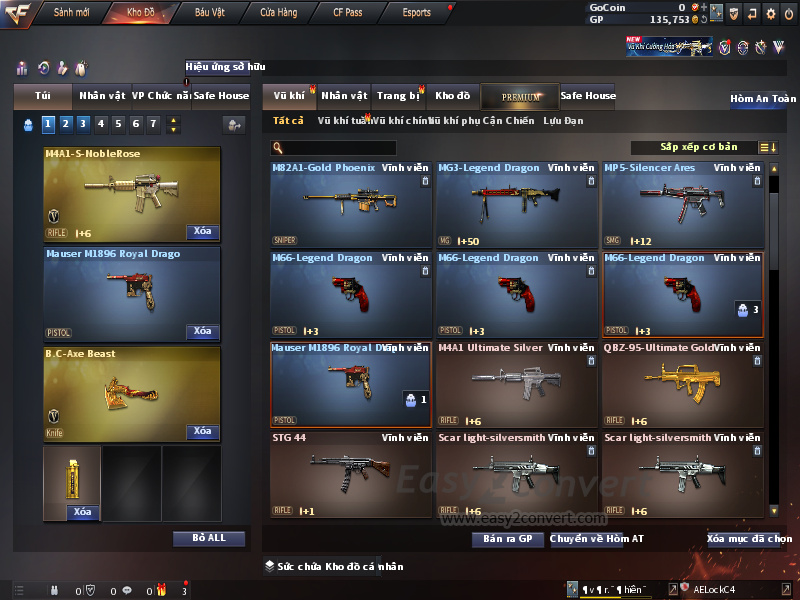Open the Esports tab
Image resolution: width=800 pixels, height=600 pixels.
pos(416,13)
